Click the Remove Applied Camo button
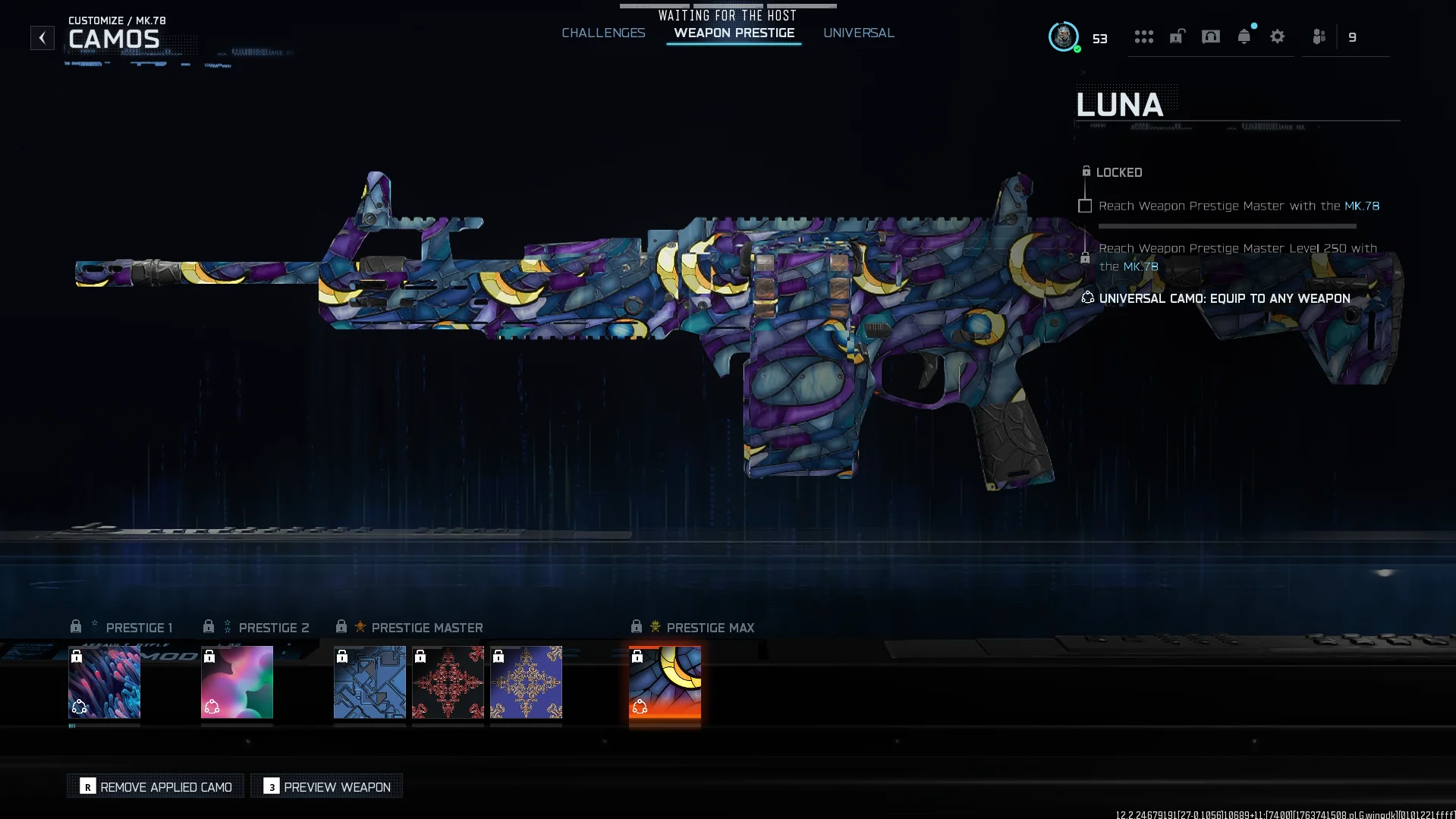The height and width of the screenshot is (819, 1456). [x=156, y=786]
